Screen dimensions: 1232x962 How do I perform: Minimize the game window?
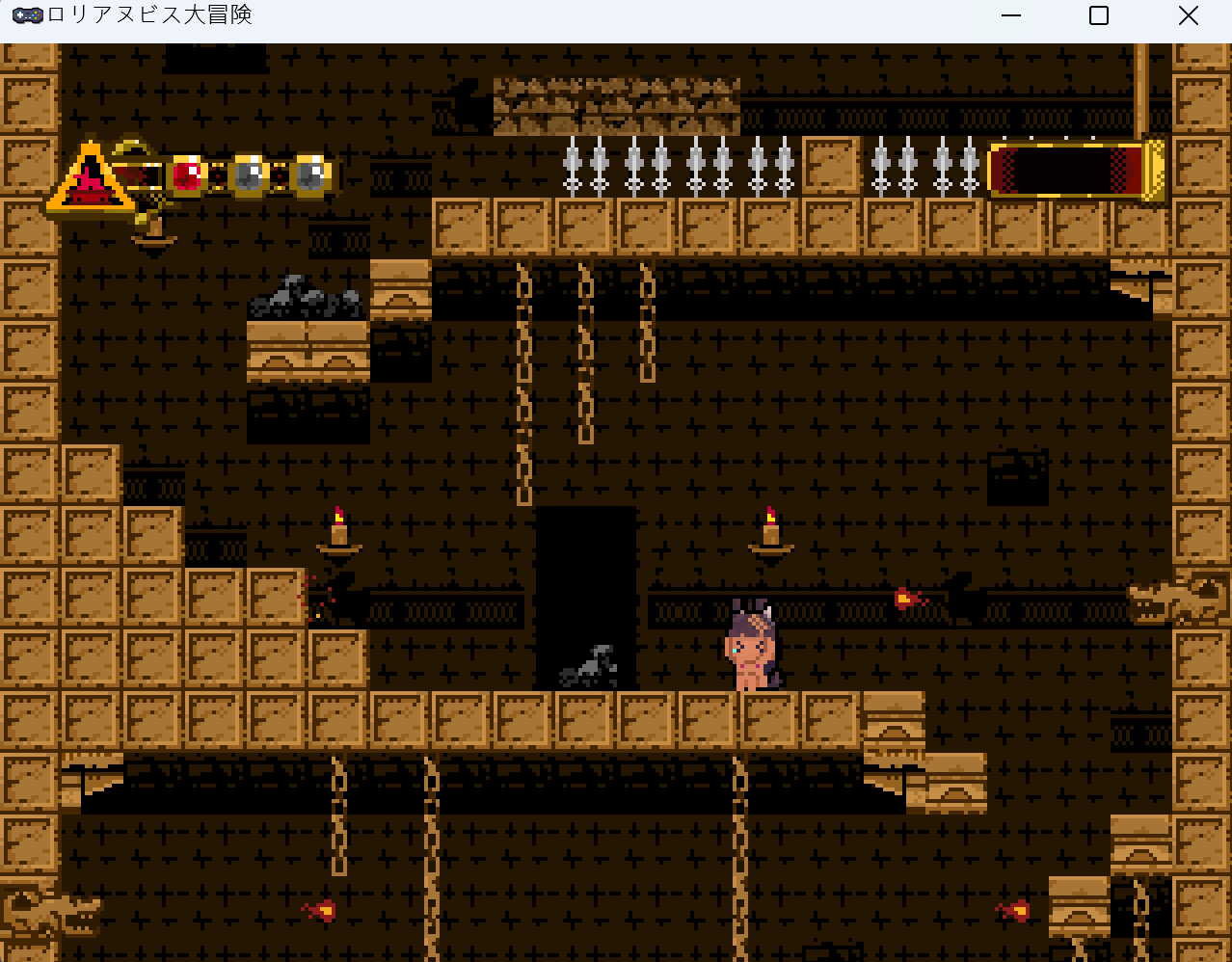(1010, 15)
